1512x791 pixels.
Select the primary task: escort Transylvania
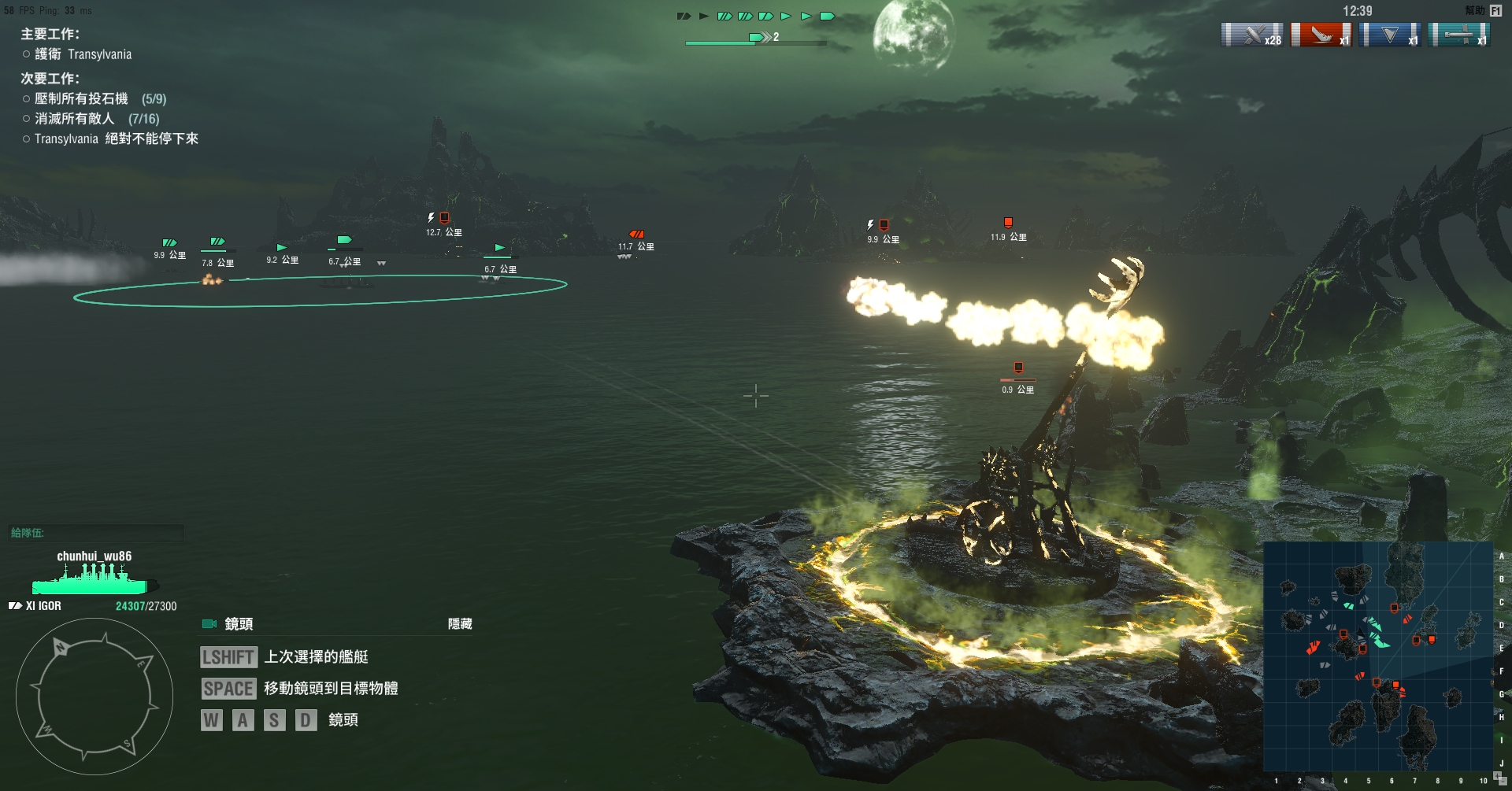83,54
